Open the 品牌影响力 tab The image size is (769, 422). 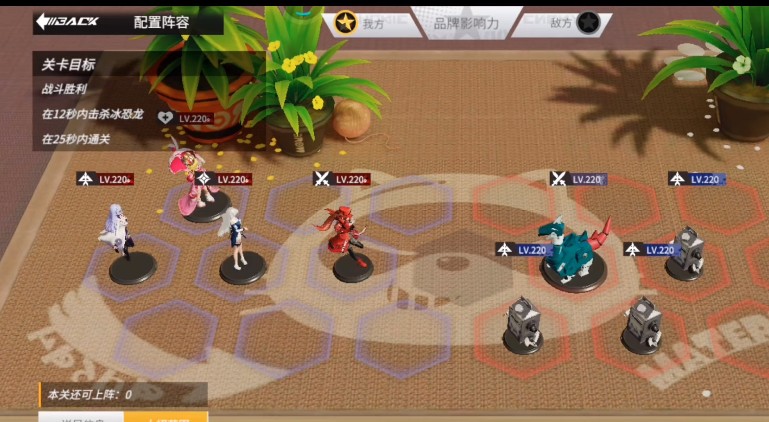point(466,22)
